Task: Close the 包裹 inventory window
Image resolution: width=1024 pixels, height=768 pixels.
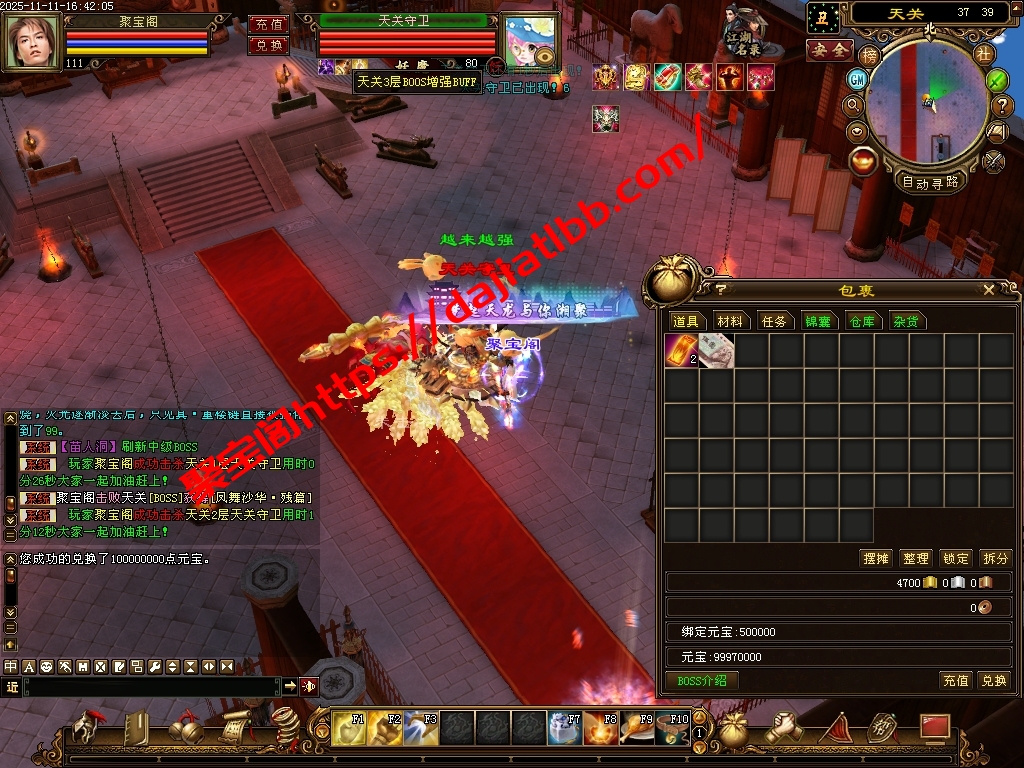Action: (988, 290)
